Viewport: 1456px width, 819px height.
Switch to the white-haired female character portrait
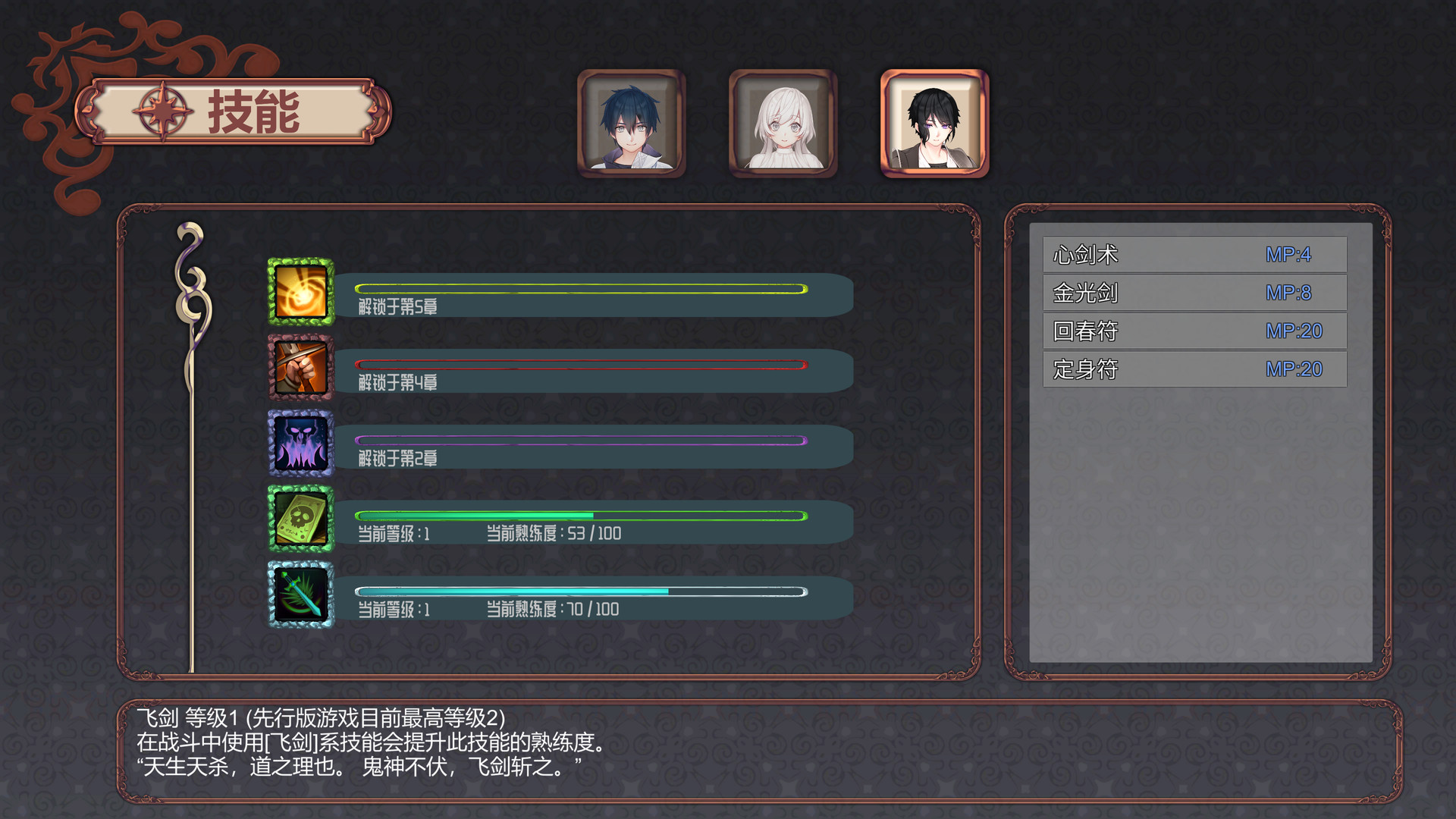point(783,125)
